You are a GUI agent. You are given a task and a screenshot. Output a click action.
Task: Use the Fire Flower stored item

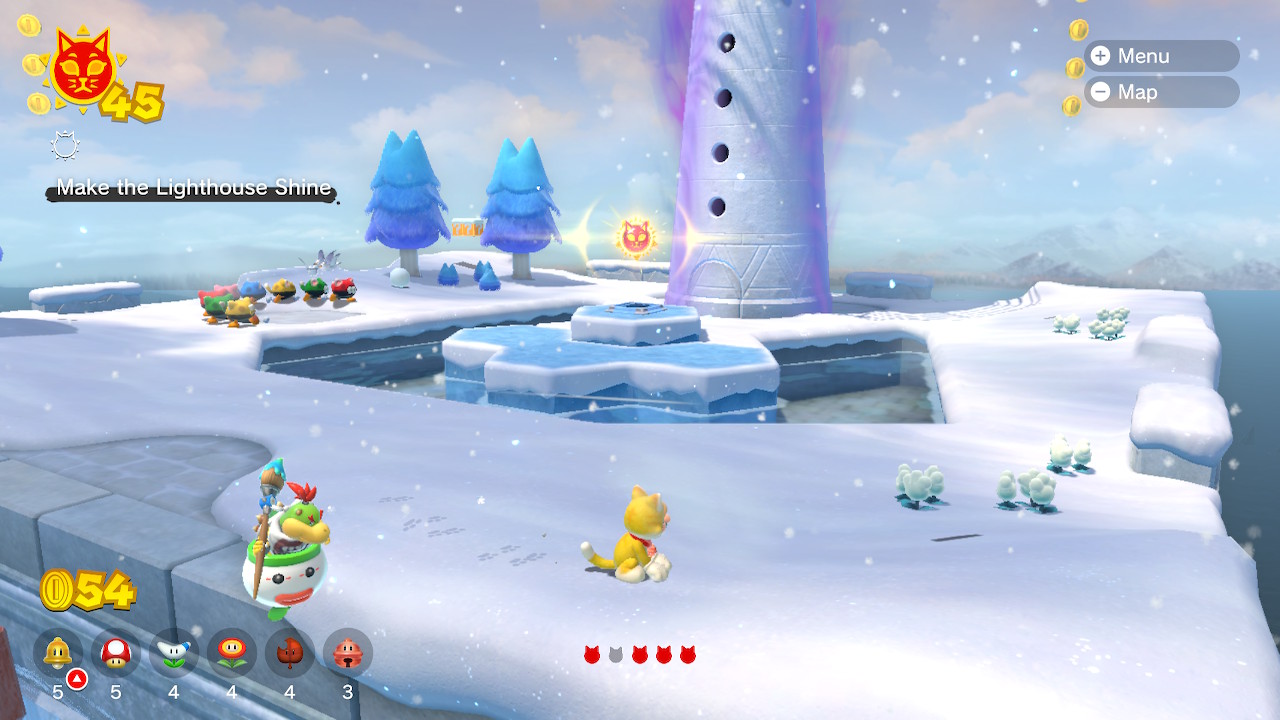pos(232,653)
